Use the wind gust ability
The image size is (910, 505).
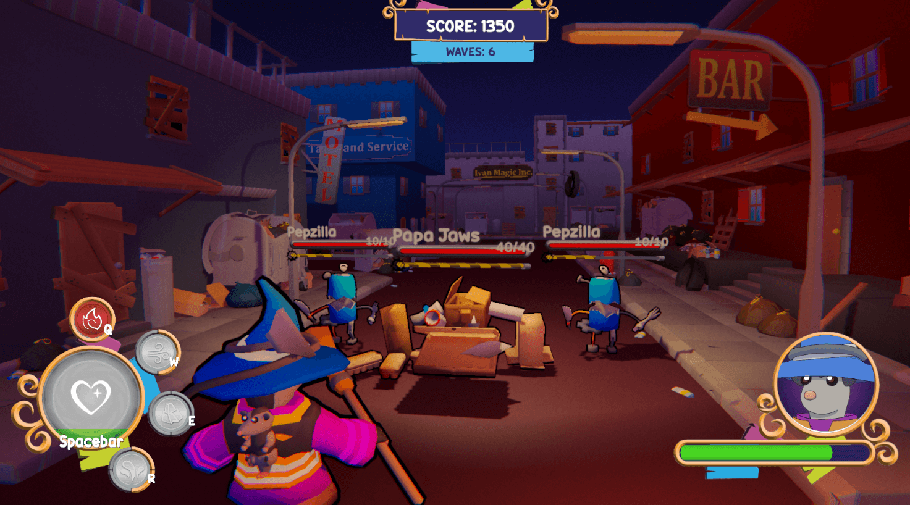tap(155, 353)
